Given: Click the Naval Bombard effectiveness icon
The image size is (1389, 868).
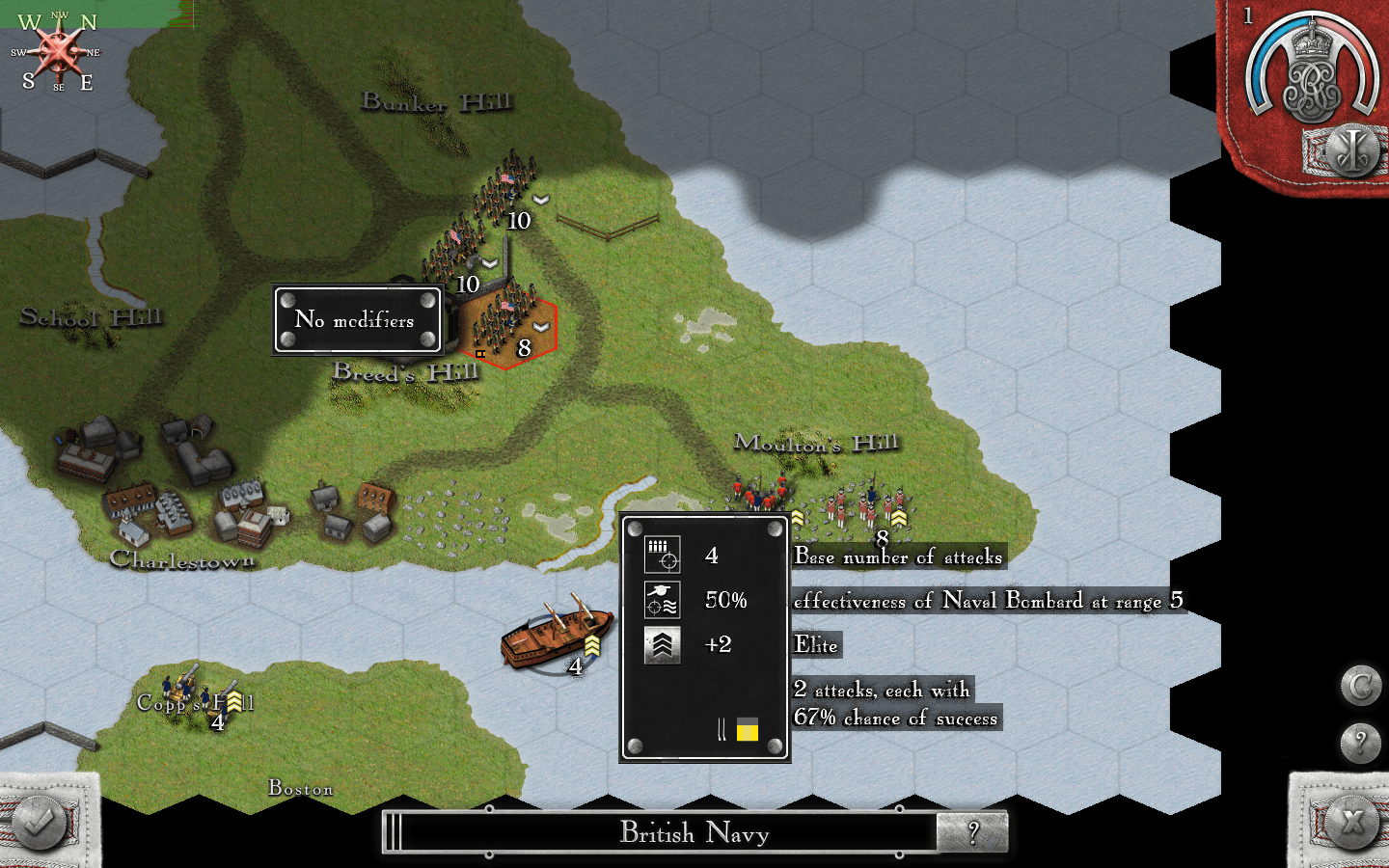Looking at the screenshot, I should (664, 600).
